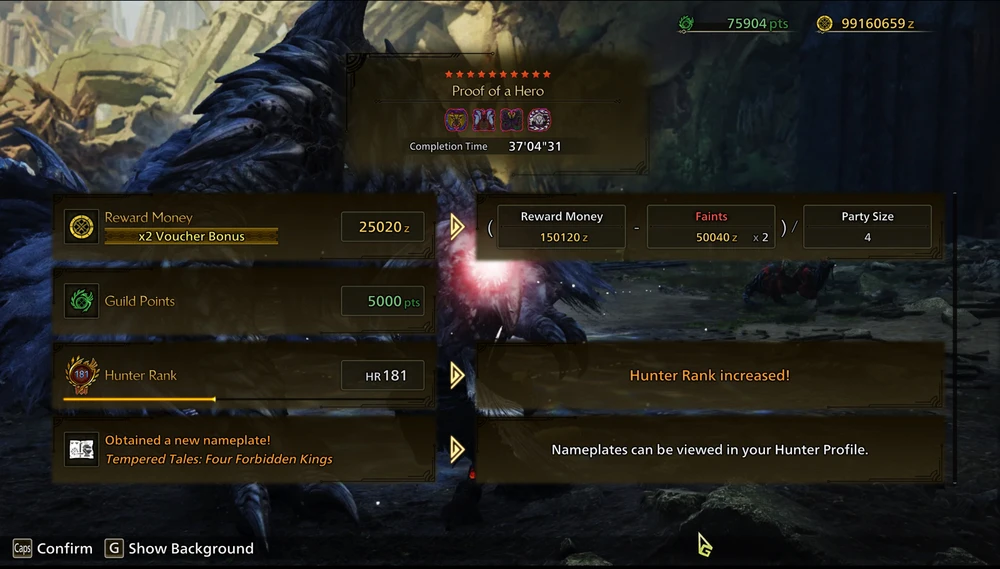Click the Confirm button

pos(53,548)
